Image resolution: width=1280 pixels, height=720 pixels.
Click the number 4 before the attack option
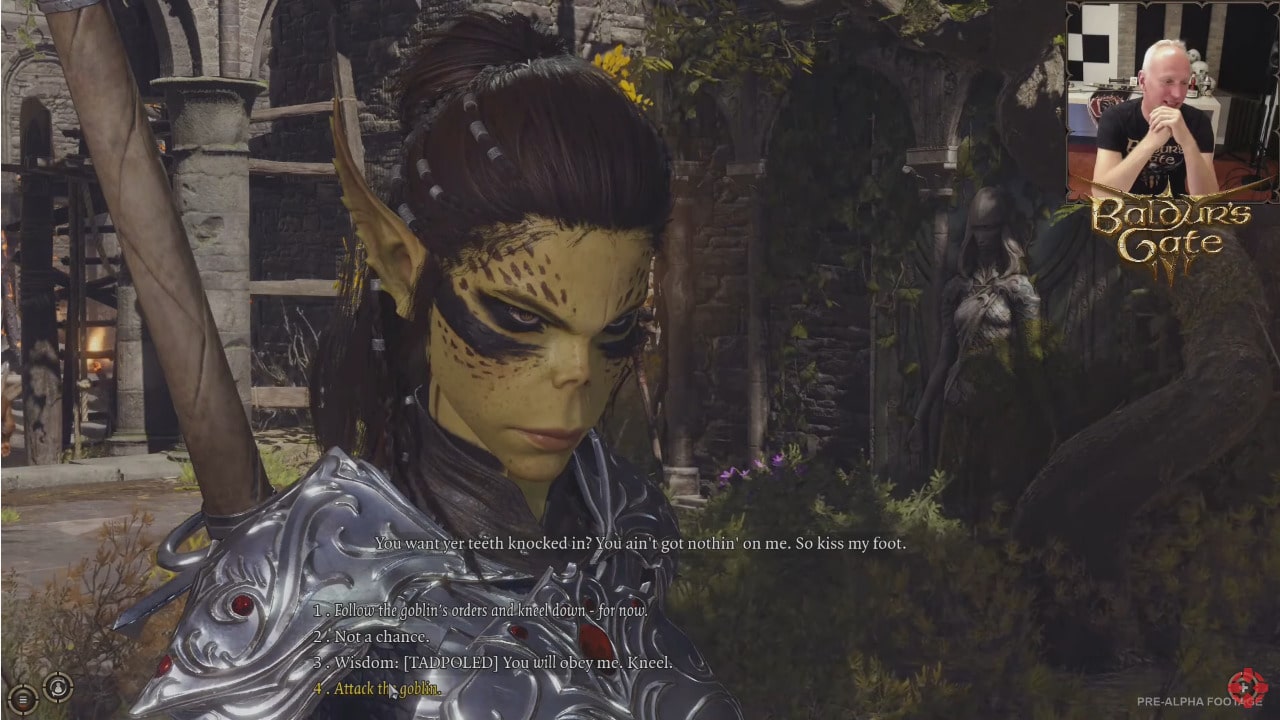click(318, 688)
